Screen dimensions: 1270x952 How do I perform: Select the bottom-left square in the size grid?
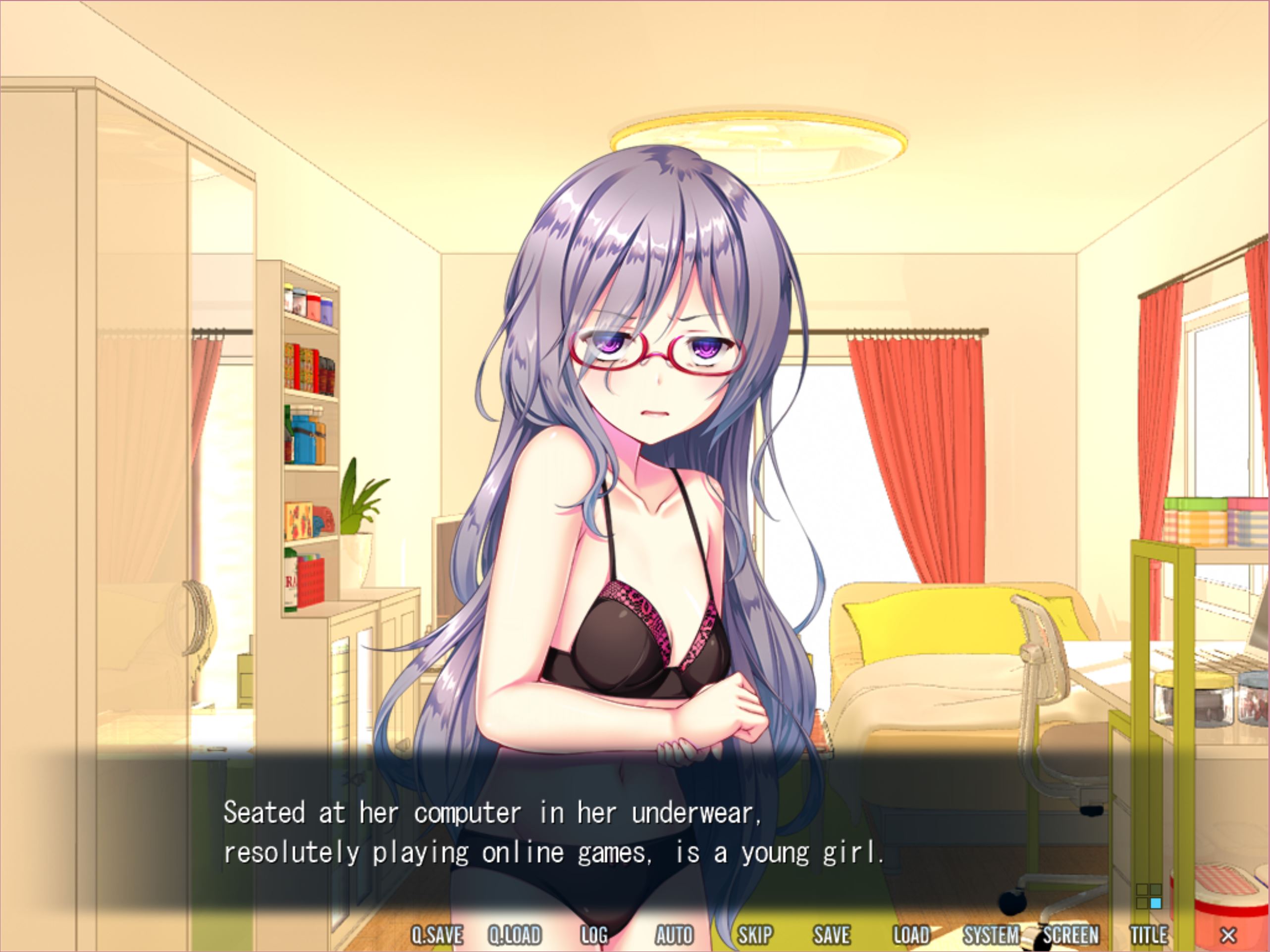(x=1143, y=903)
